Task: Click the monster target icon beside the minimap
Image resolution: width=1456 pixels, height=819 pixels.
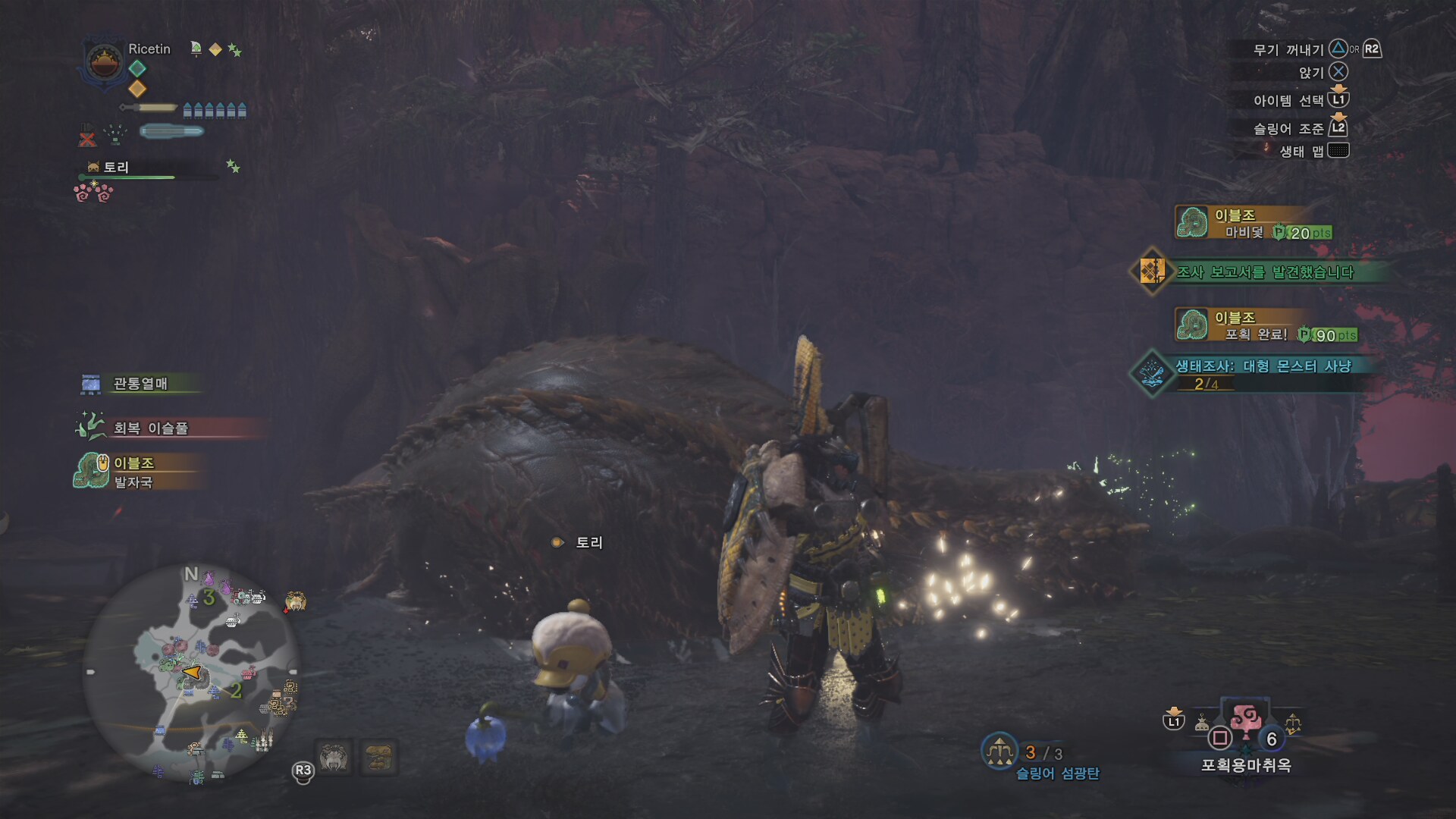Action: (x=295, y=602)
